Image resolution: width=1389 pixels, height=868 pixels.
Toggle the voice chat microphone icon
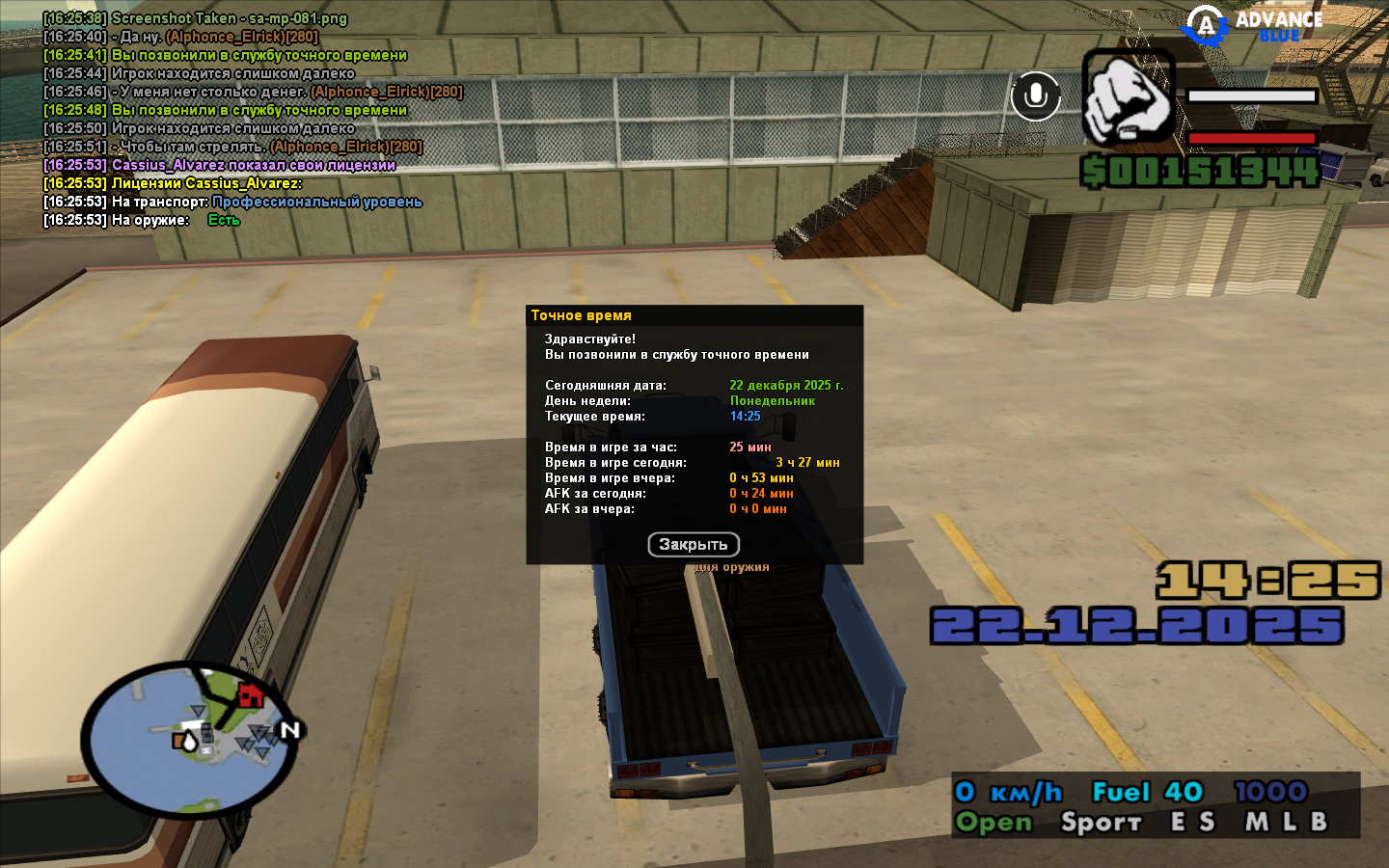click(x=1036, y=96)
